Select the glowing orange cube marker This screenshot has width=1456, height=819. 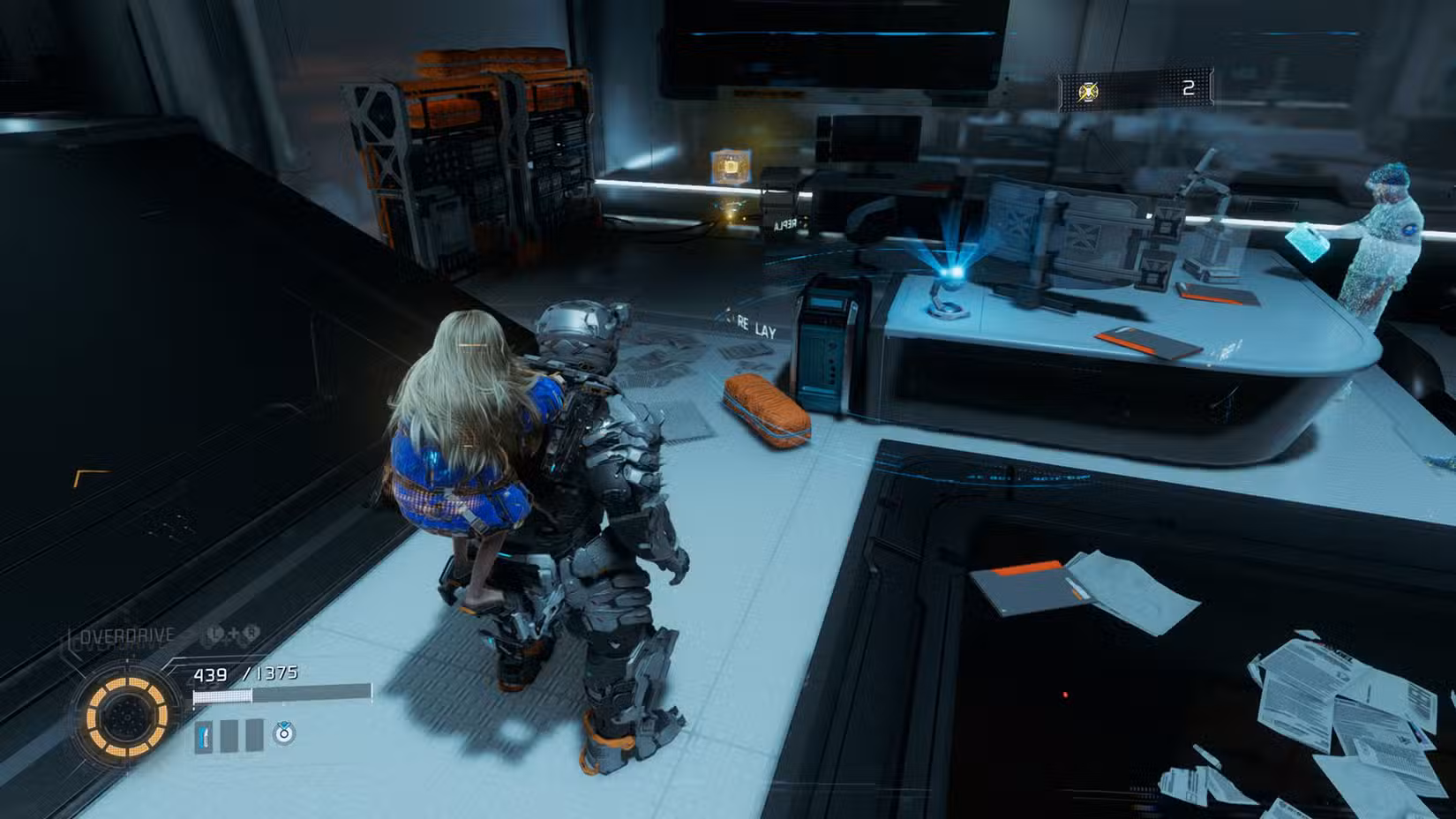click(731, 166)
